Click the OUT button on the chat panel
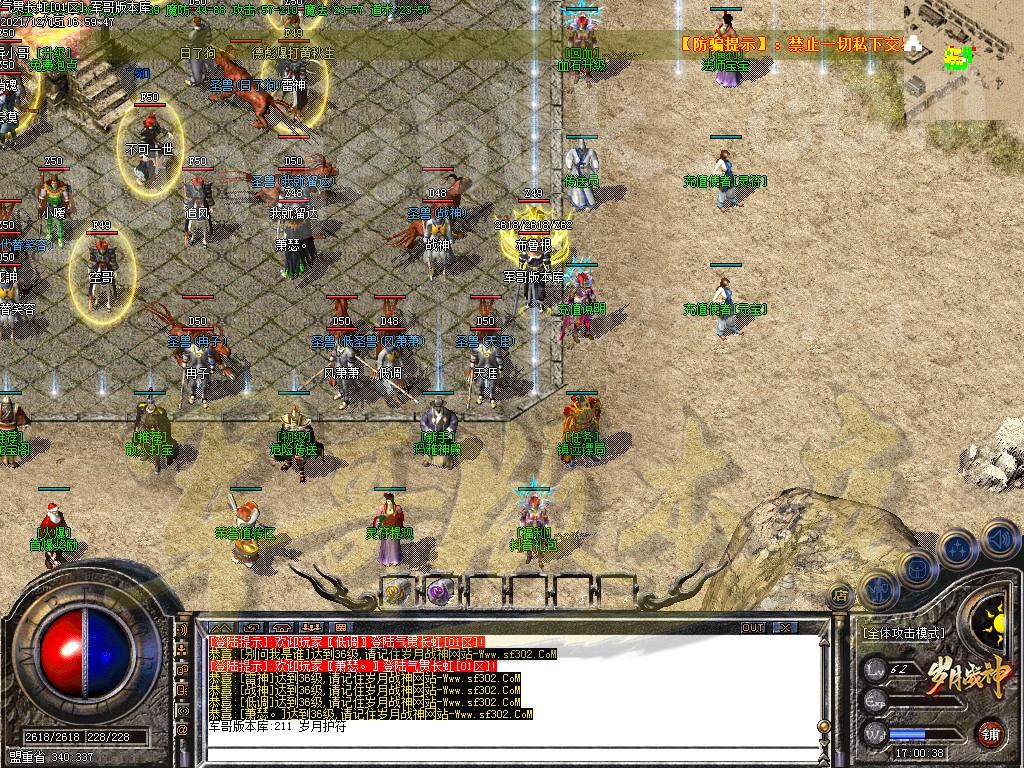Screen dimensions: 1024x768 [753, 627]
